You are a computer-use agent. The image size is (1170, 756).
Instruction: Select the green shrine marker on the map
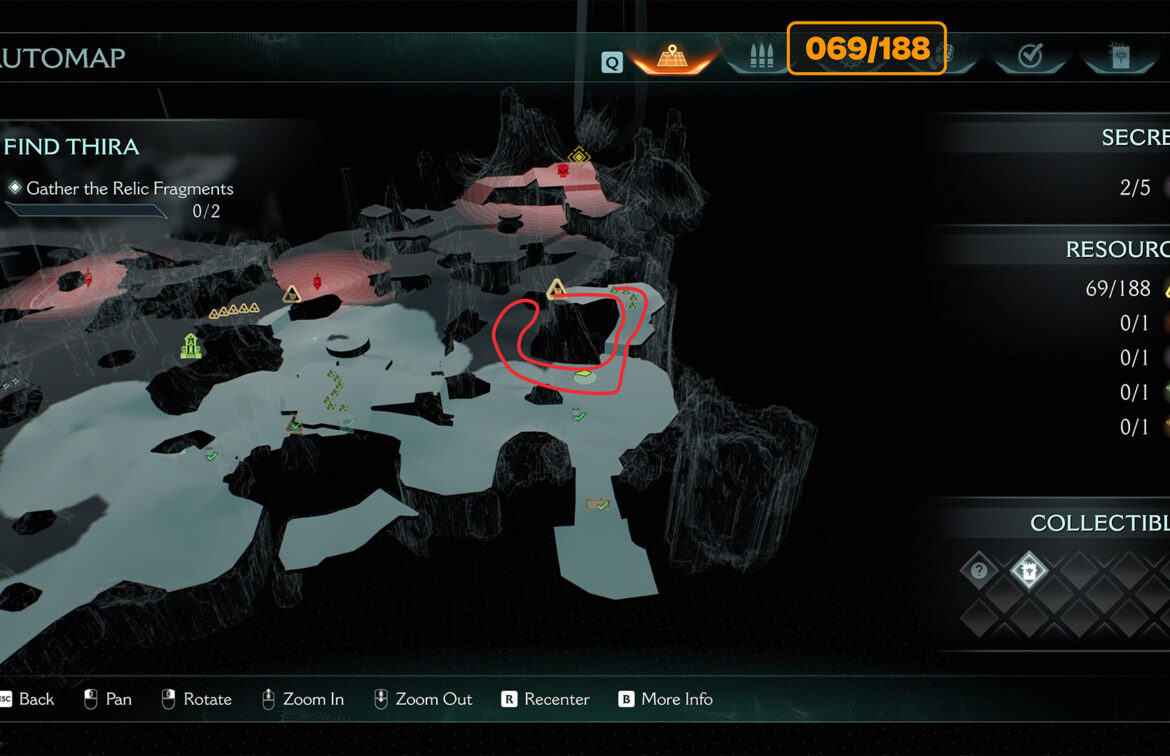(190, 346)
